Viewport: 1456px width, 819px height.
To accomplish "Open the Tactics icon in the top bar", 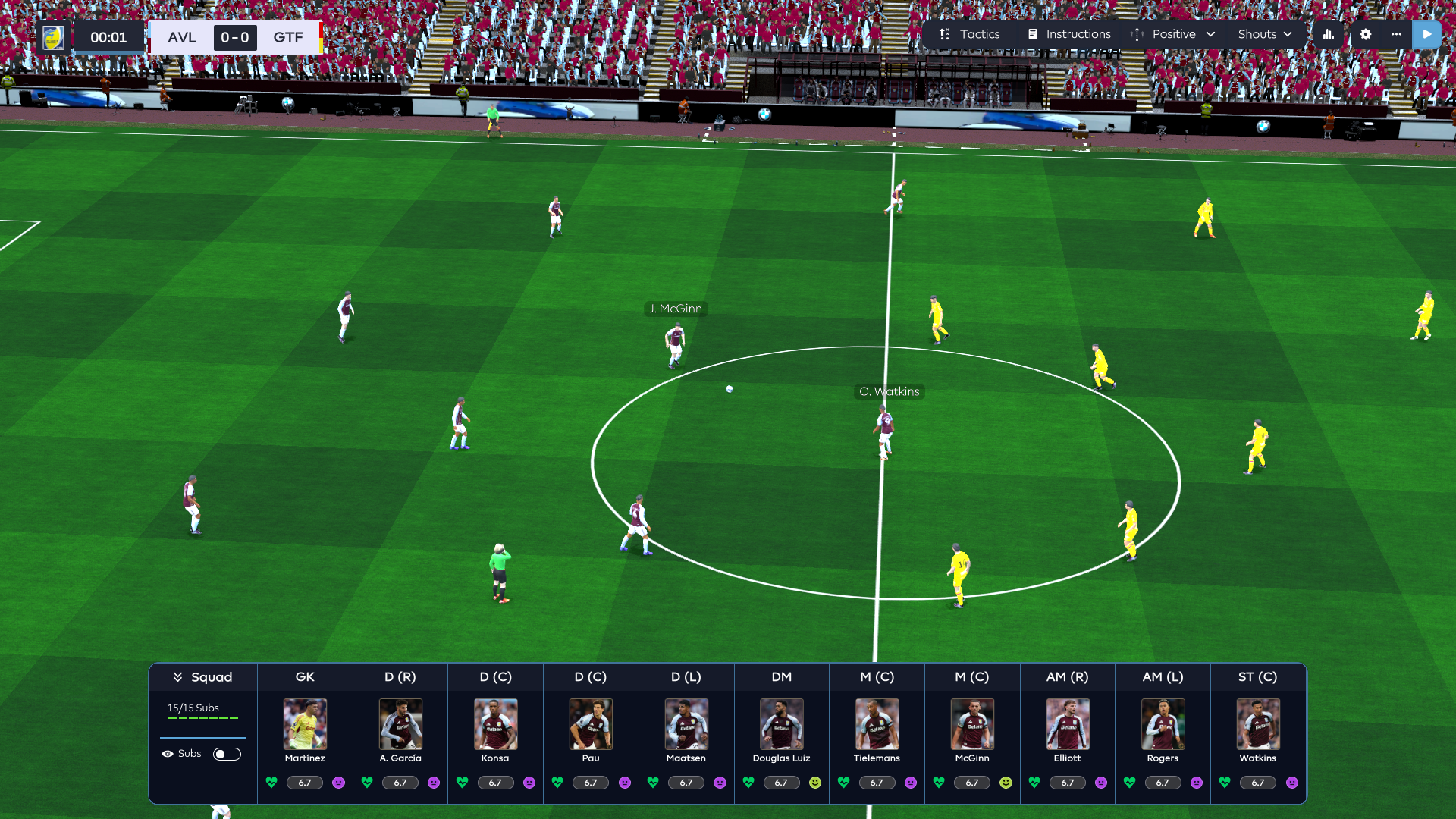I will [943, 34].
